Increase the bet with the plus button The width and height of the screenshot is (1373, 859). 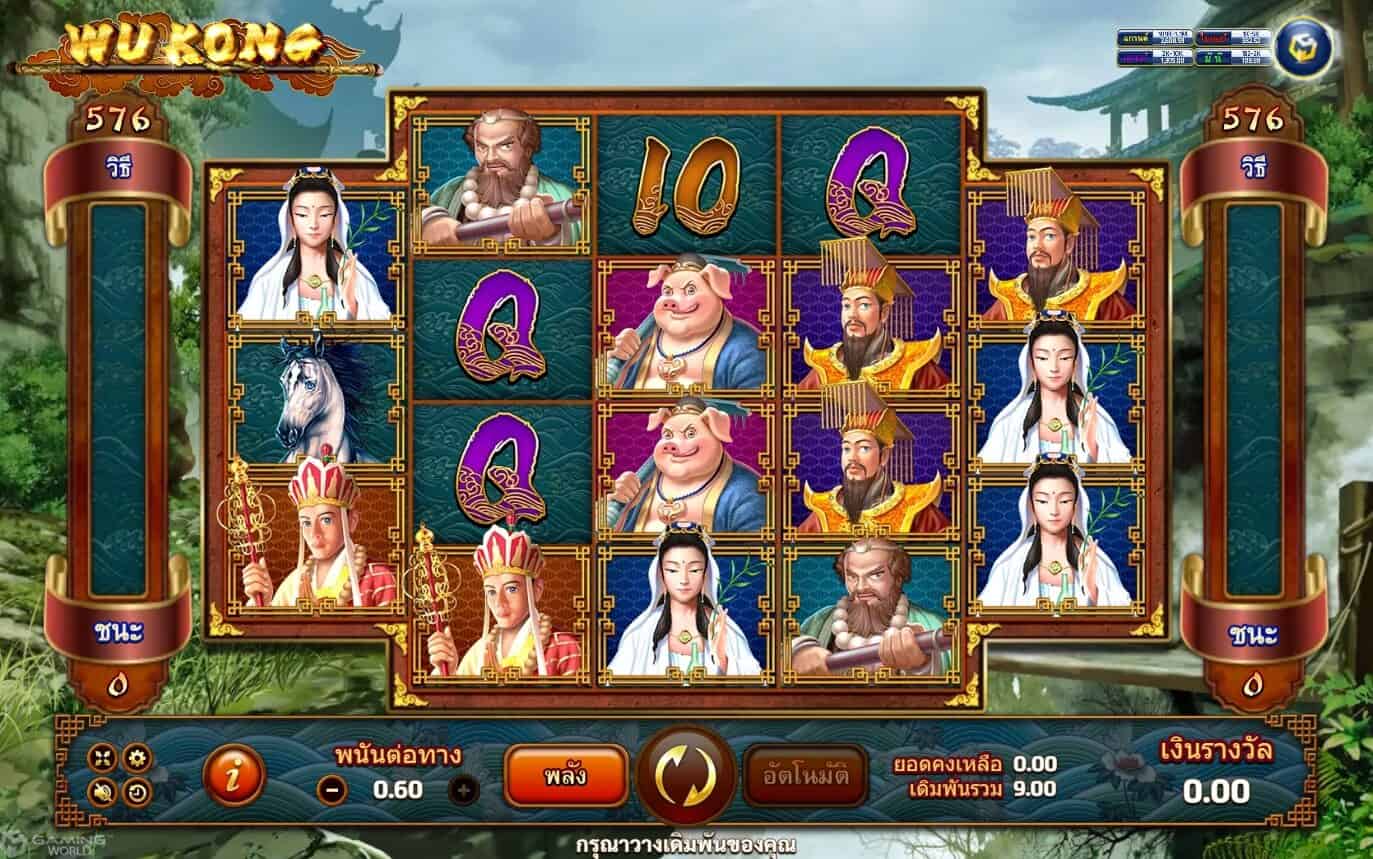(463, 790)
